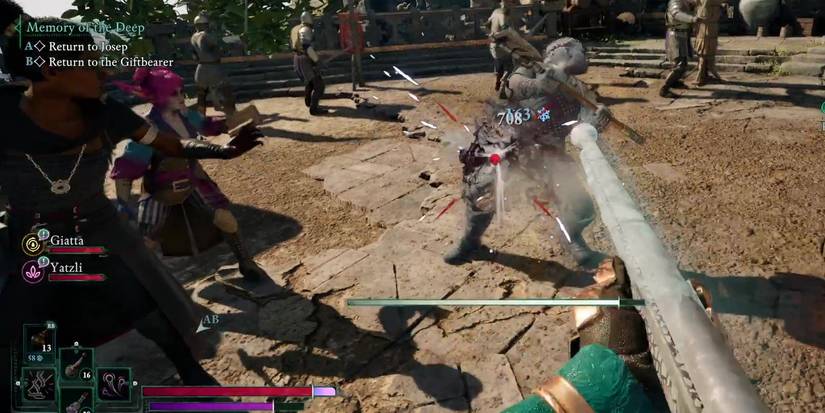Viewport: 825px width, 413px height.
Task: Select the Return to the Giftbearer objective
Action: (110, 61)
